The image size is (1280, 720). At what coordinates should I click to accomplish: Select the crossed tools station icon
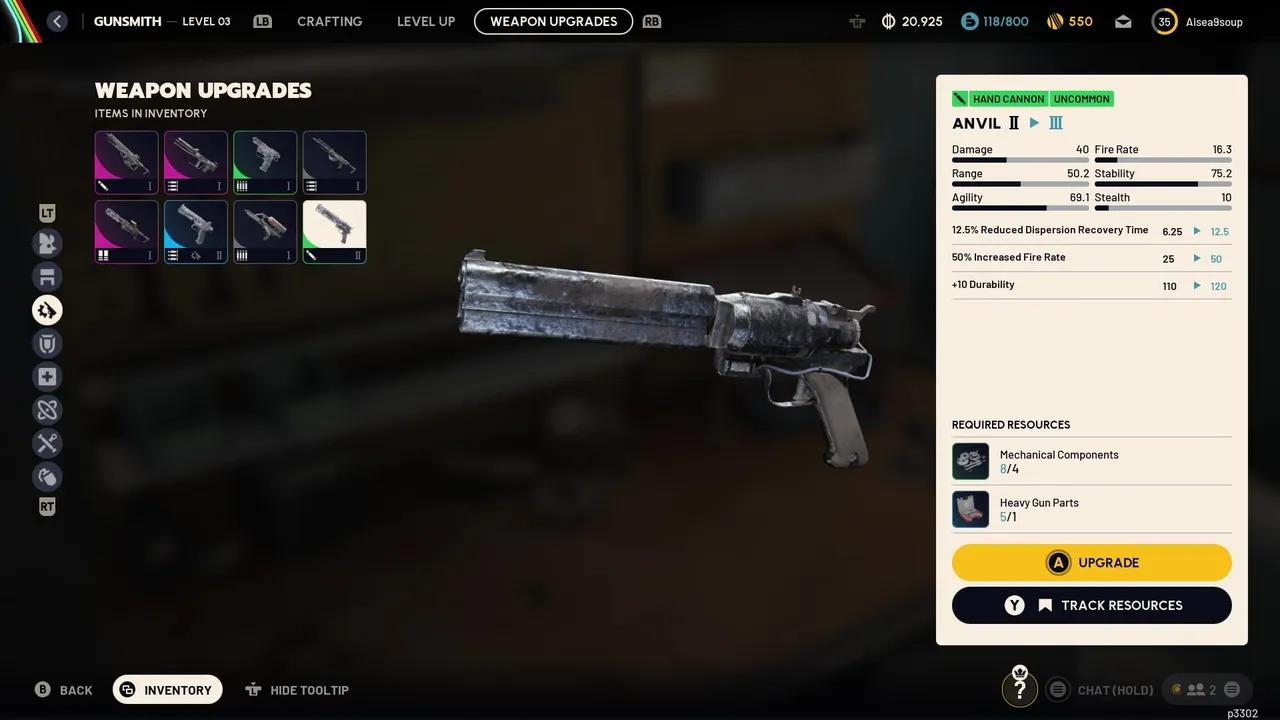tap(47, 443)
